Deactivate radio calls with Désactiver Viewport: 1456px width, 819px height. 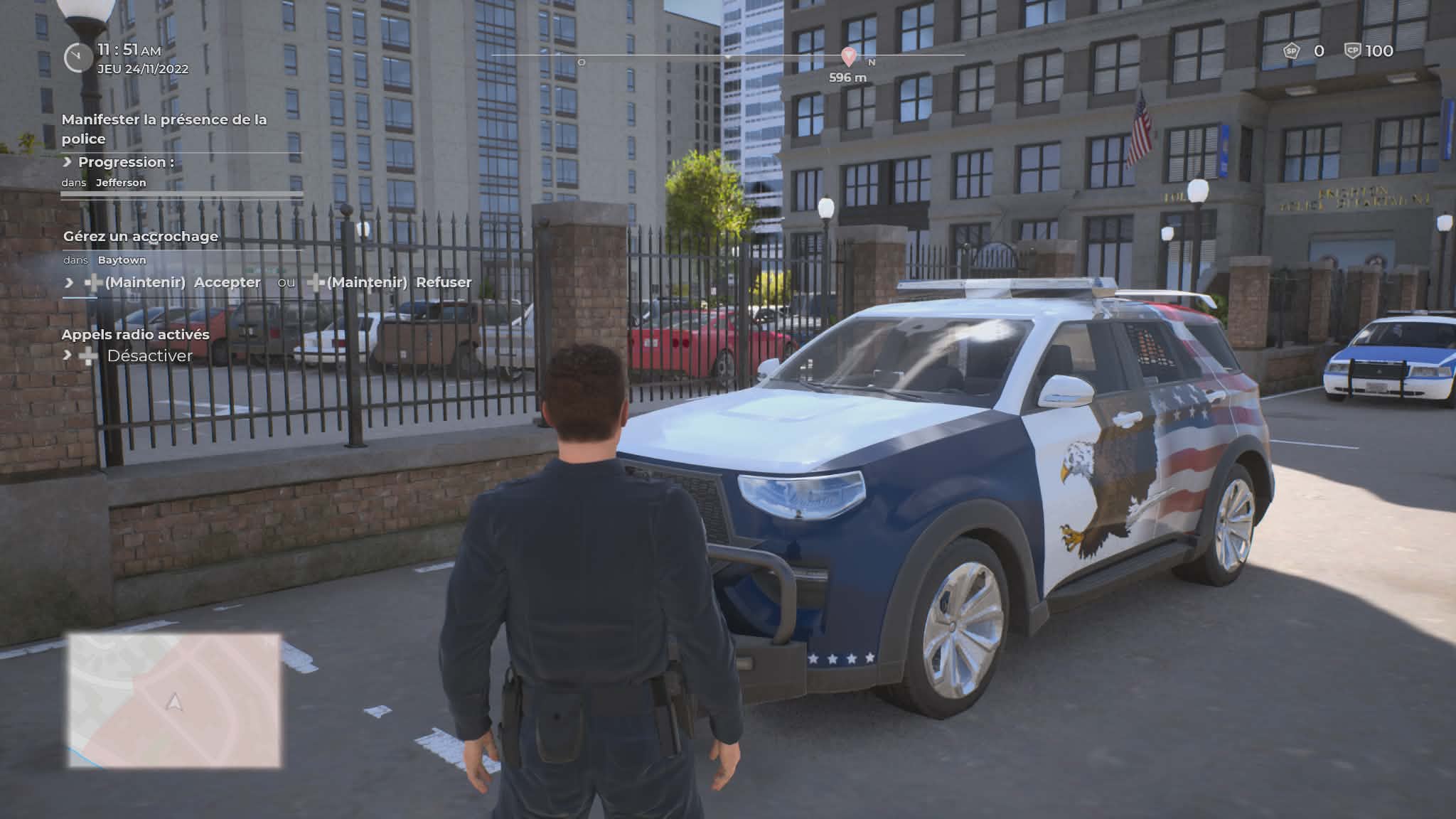pos(149,355)
